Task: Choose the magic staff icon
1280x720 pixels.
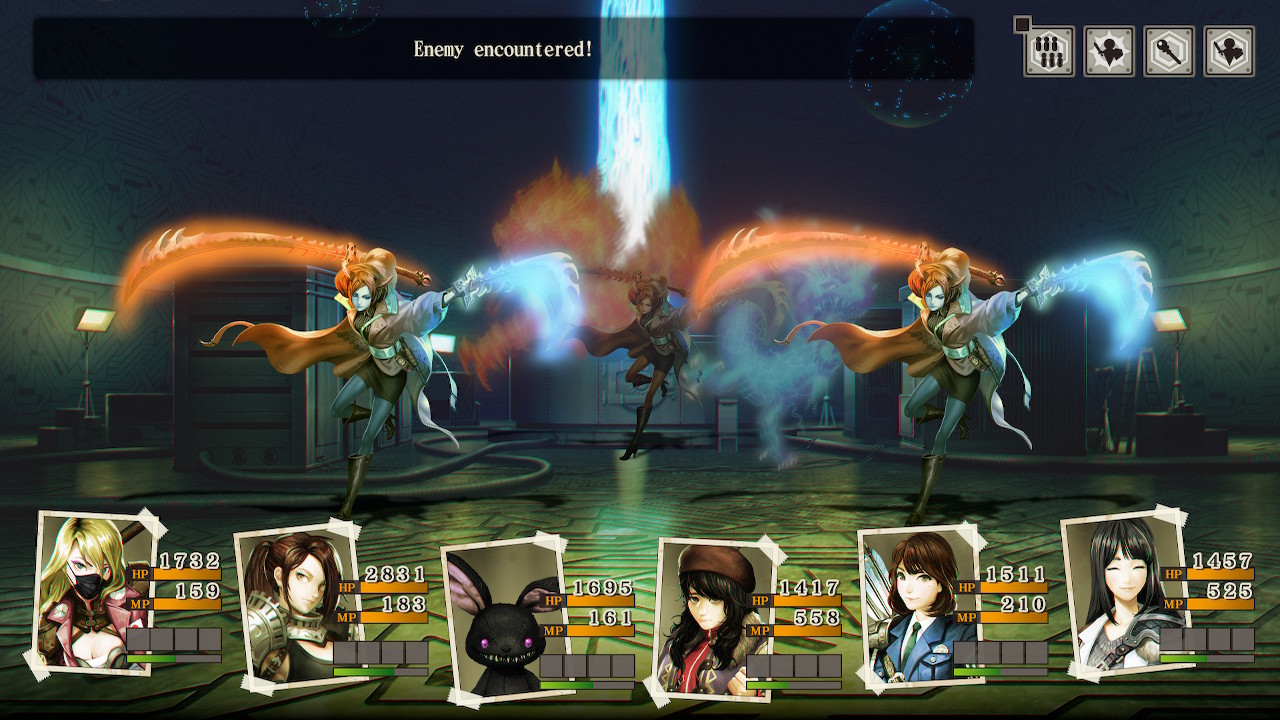Action: point(1169,51)
